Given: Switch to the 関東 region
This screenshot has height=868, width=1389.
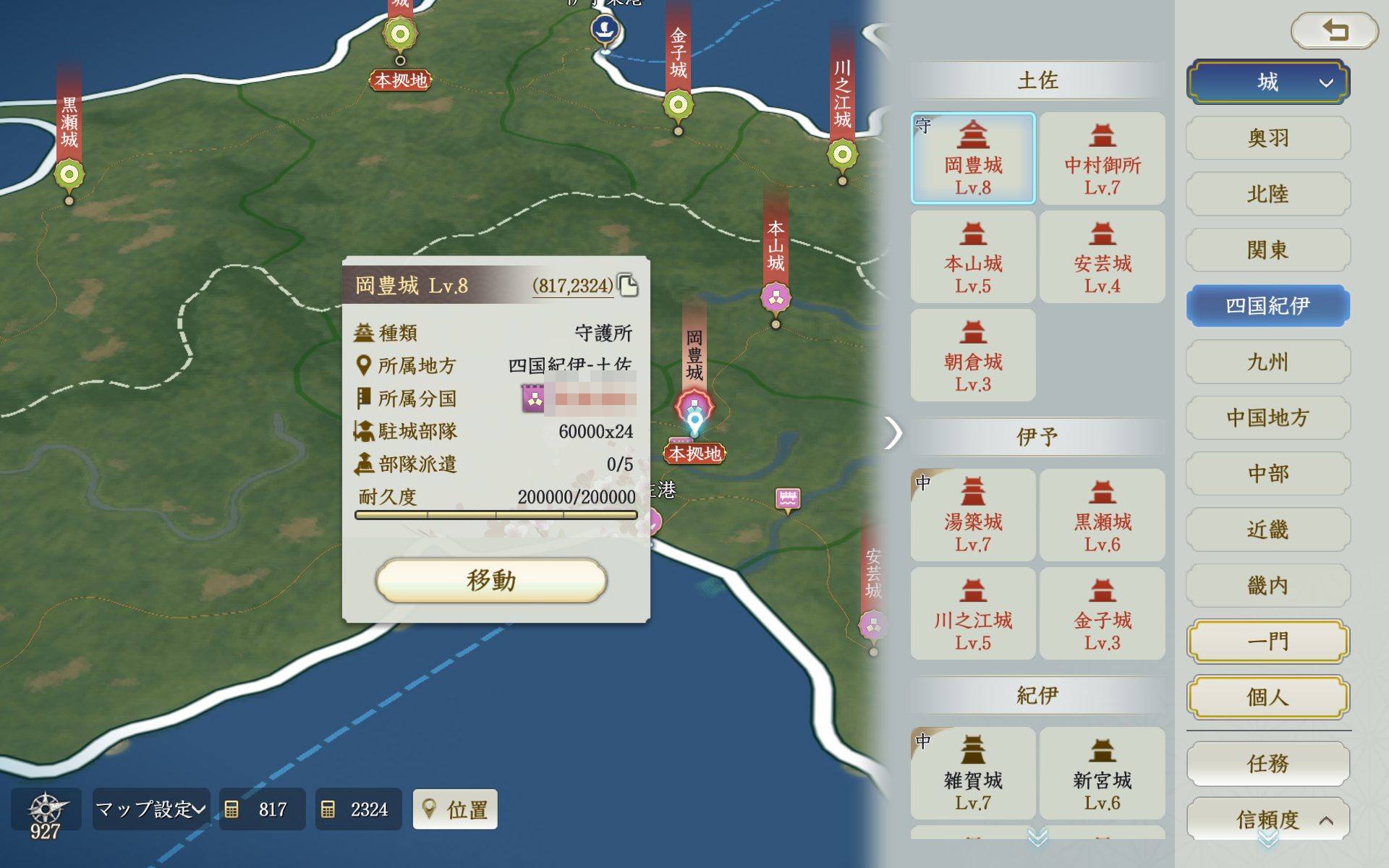Looking at the screenshot, I should [1267, 250].
